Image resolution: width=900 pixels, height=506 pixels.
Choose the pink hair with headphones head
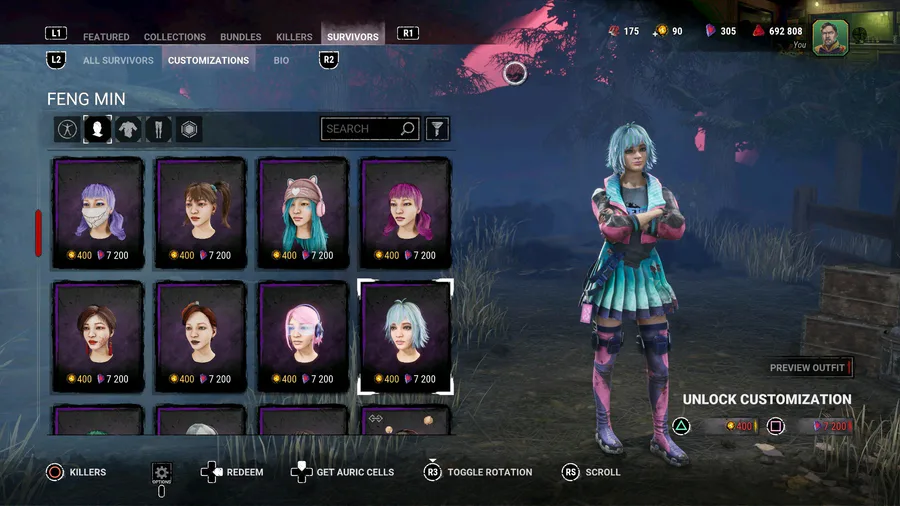pos(303,336)
